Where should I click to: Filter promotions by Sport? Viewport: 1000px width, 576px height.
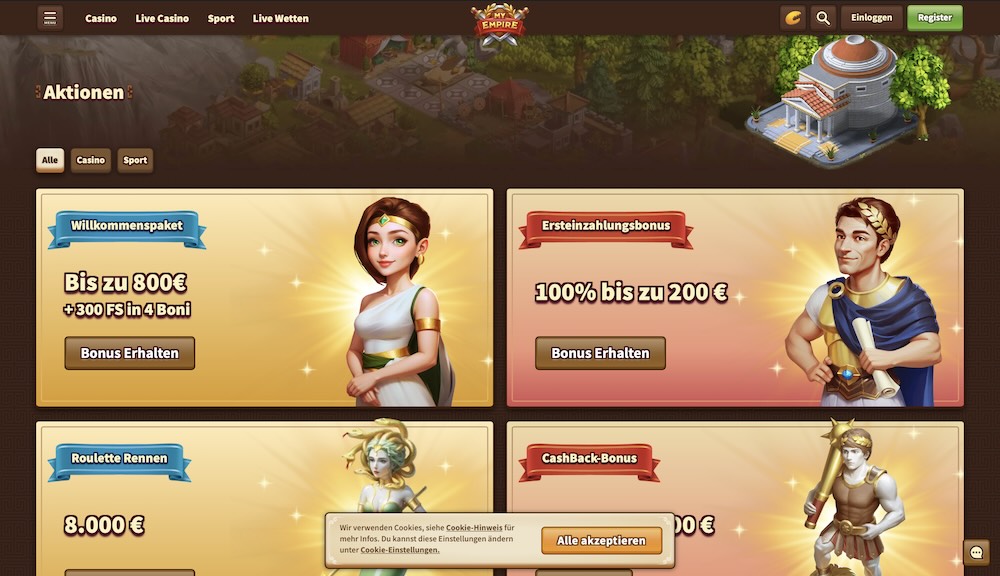(x=135, y=160)
